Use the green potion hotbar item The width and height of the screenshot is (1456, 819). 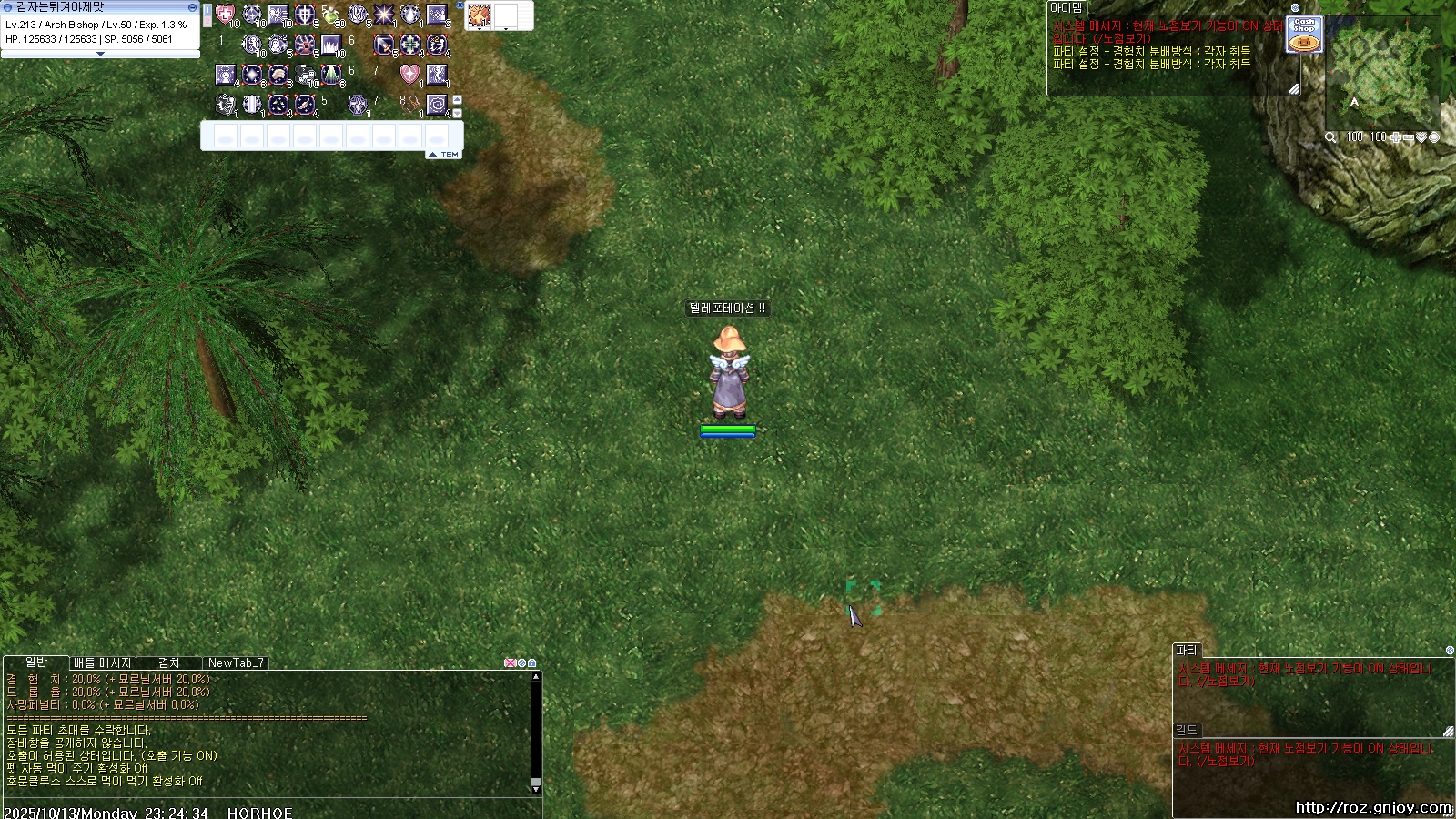pos(331,15)
